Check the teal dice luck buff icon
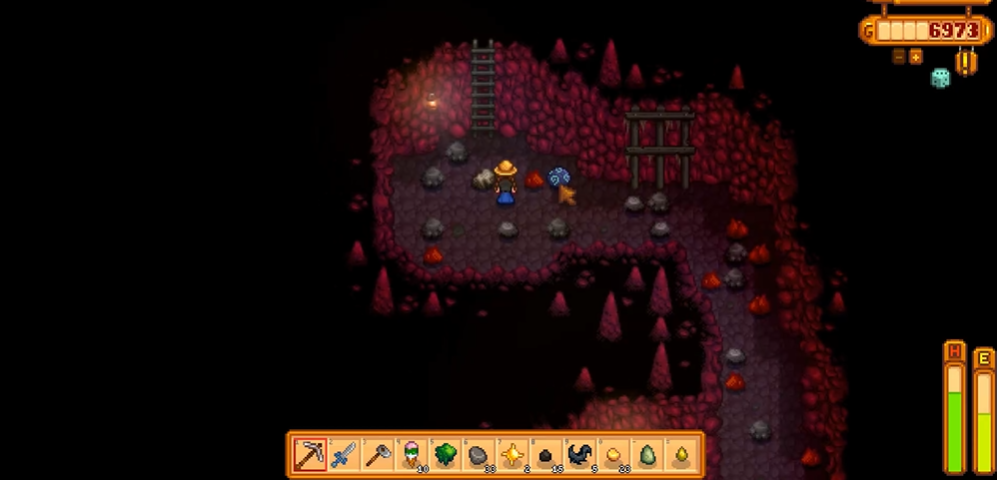 click(x=940, y=78)
